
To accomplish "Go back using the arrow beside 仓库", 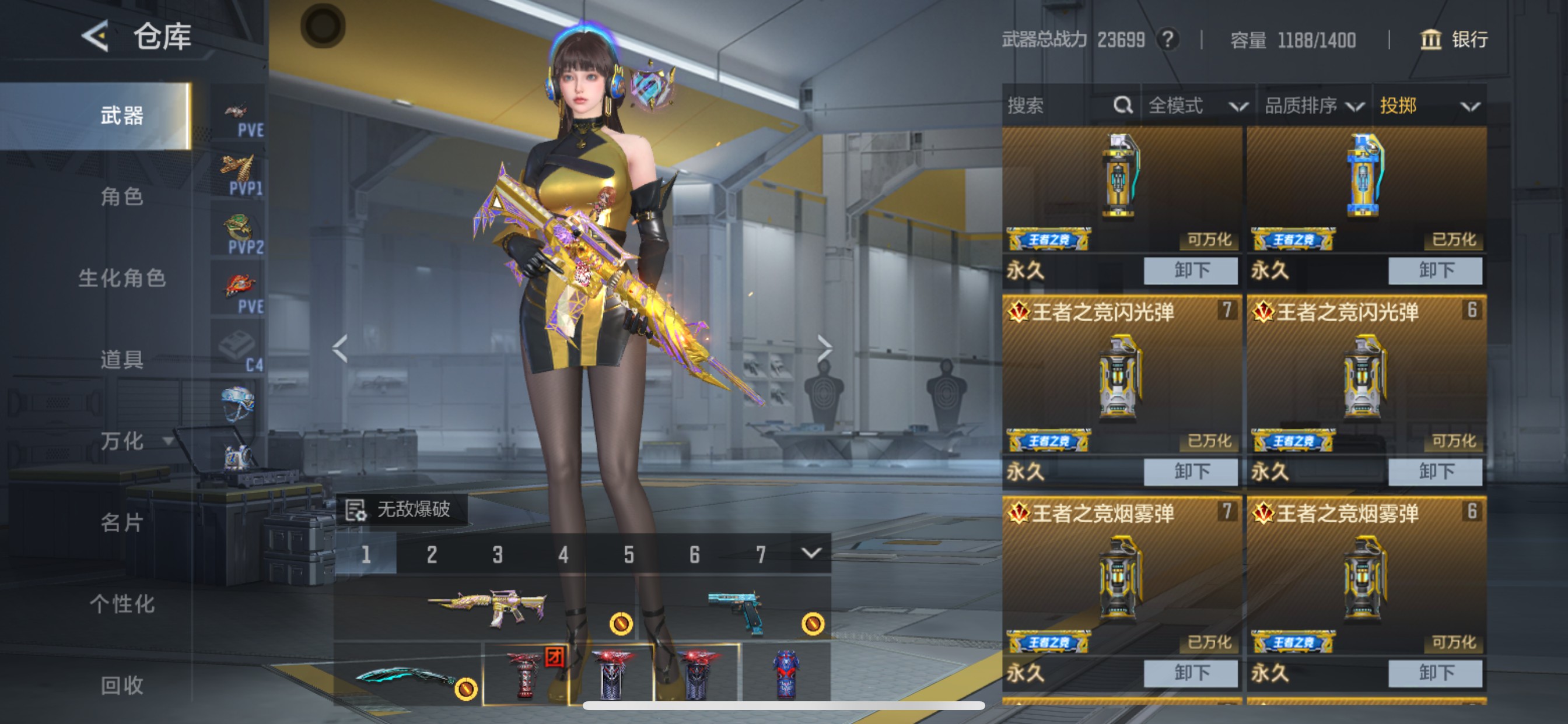I will pos(96,37).
